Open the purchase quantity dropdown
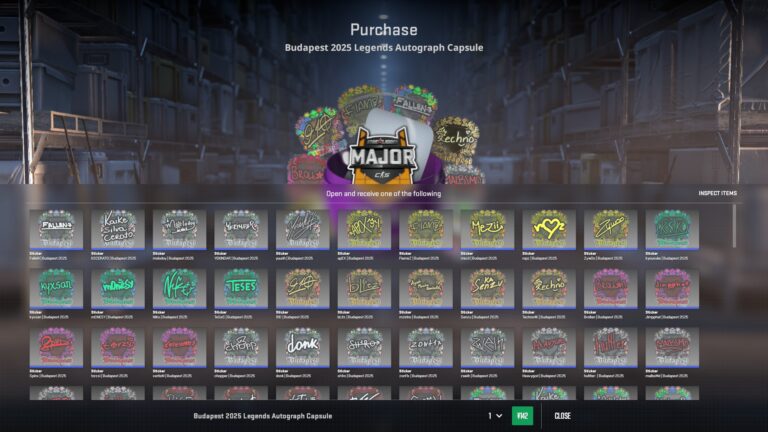 coord(495,416)
